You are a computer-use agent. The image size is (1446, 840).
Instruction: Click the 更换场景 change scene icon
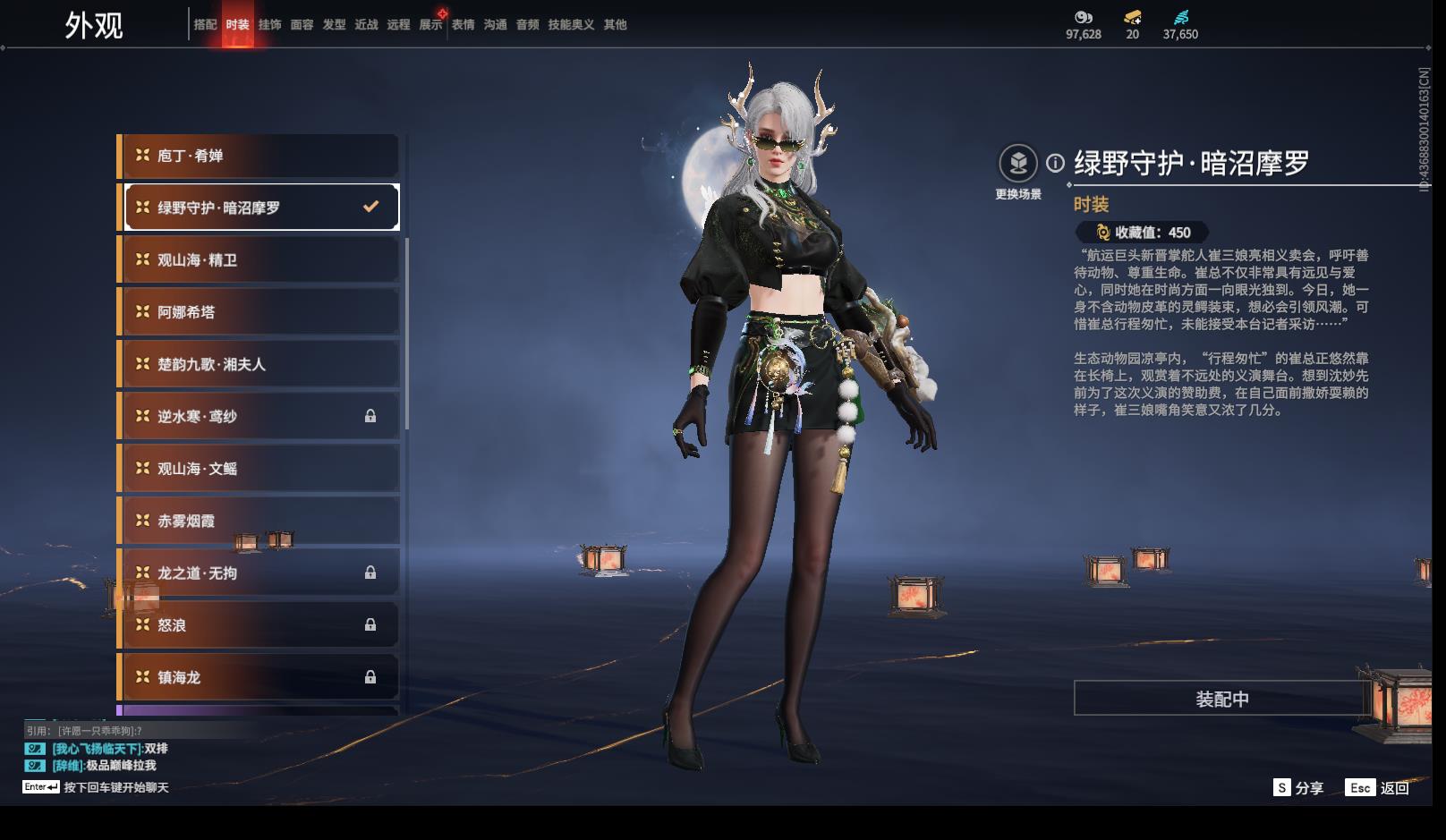coord(1018,164)
